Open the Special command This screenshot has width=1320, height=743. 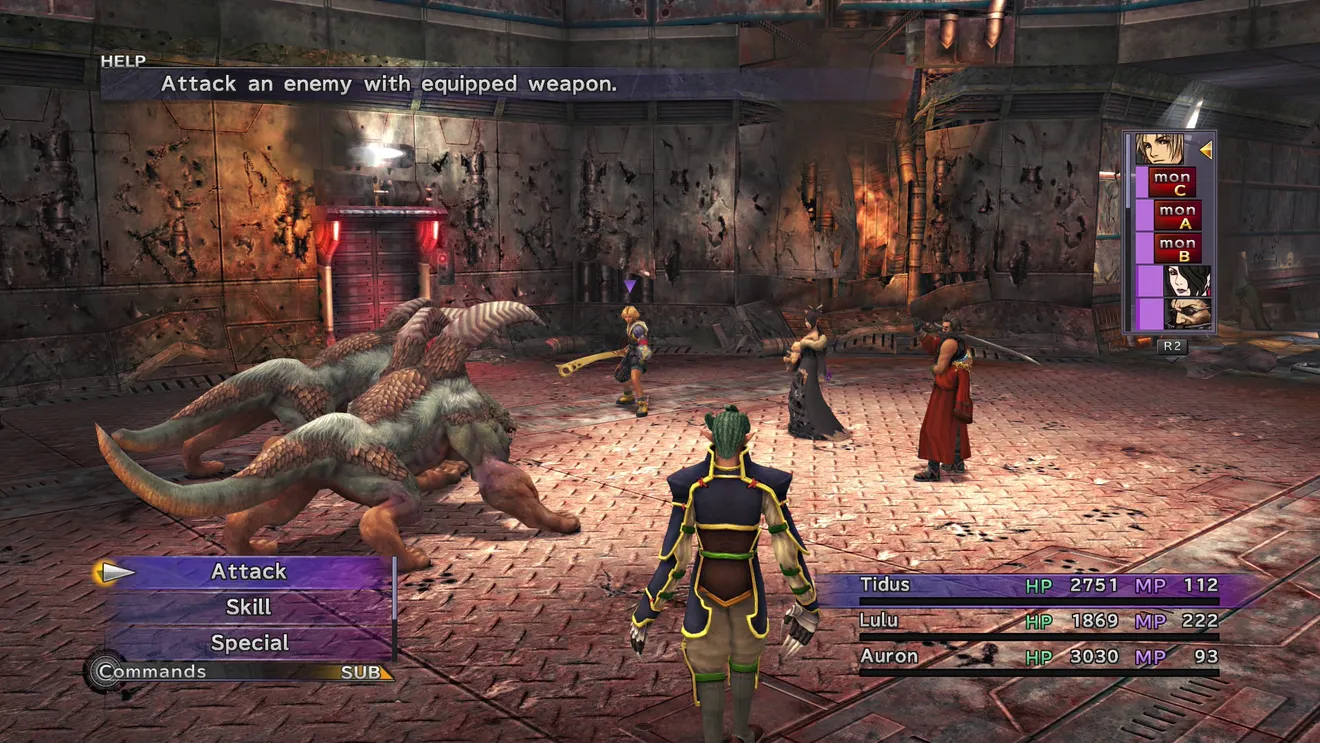[249, 643]
